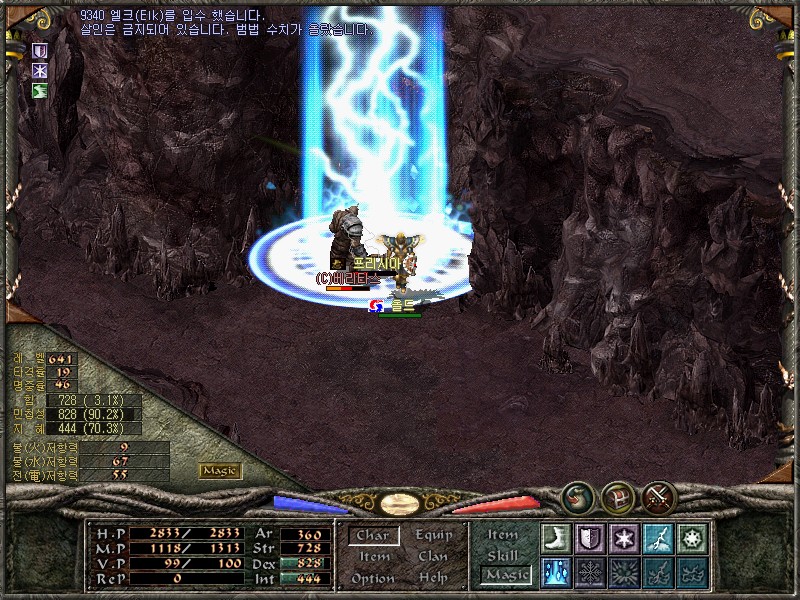The width and height of the screenshot is (800, 600).
Task: Cast the lightning bolt spell
Action: (x=658, y=538)
